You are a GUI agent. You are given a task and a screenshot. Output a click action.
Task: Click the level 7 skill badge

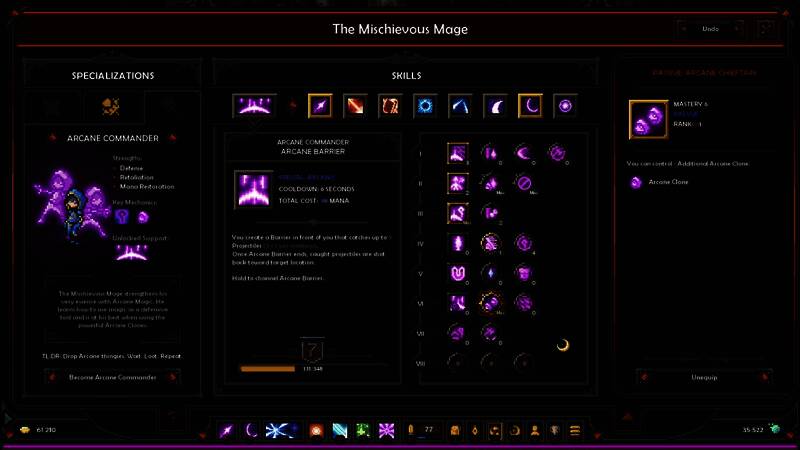click(310, 350)
